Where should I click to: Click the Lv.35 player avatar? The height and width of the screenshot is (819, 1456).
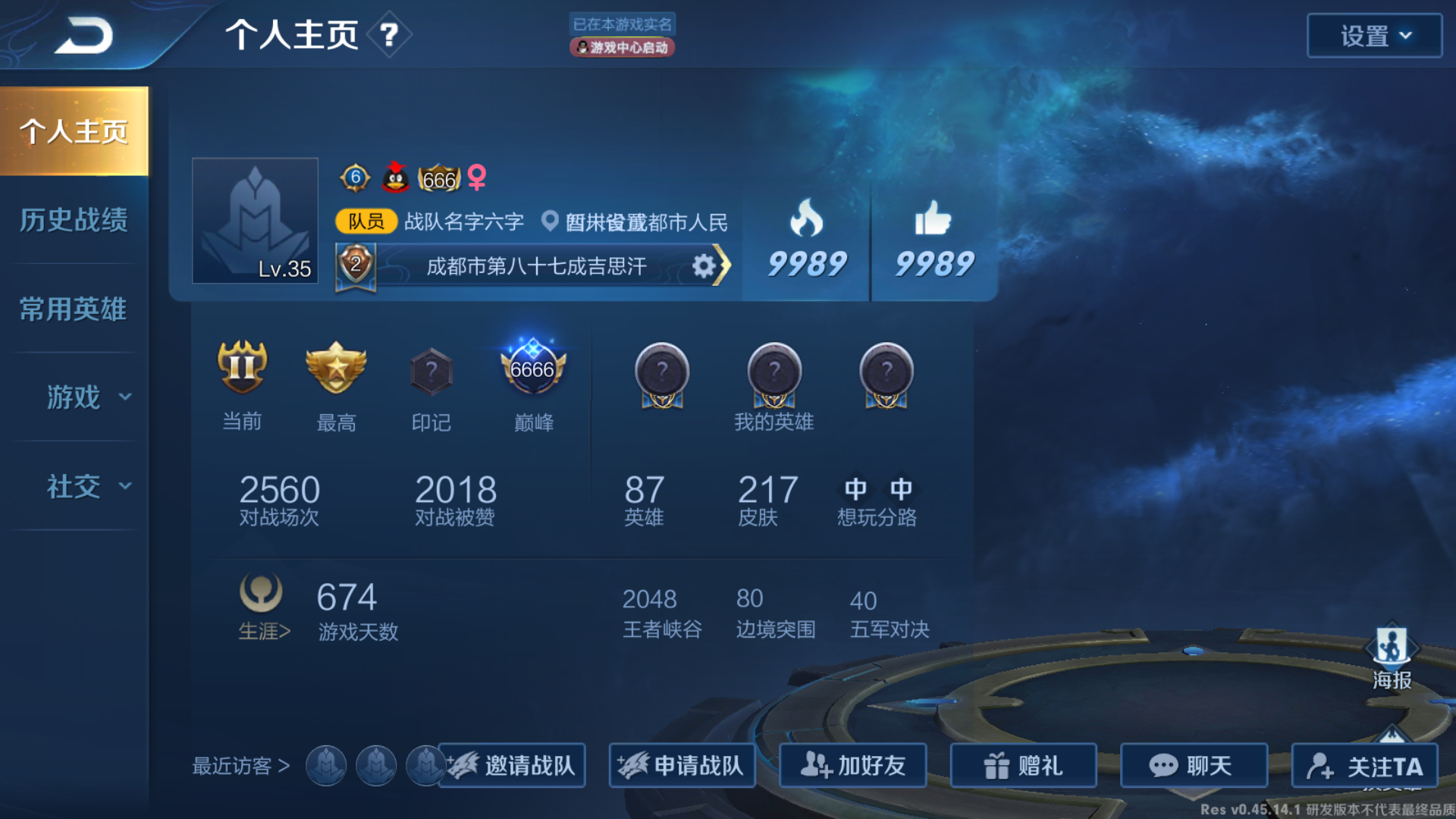pos(255,221)
